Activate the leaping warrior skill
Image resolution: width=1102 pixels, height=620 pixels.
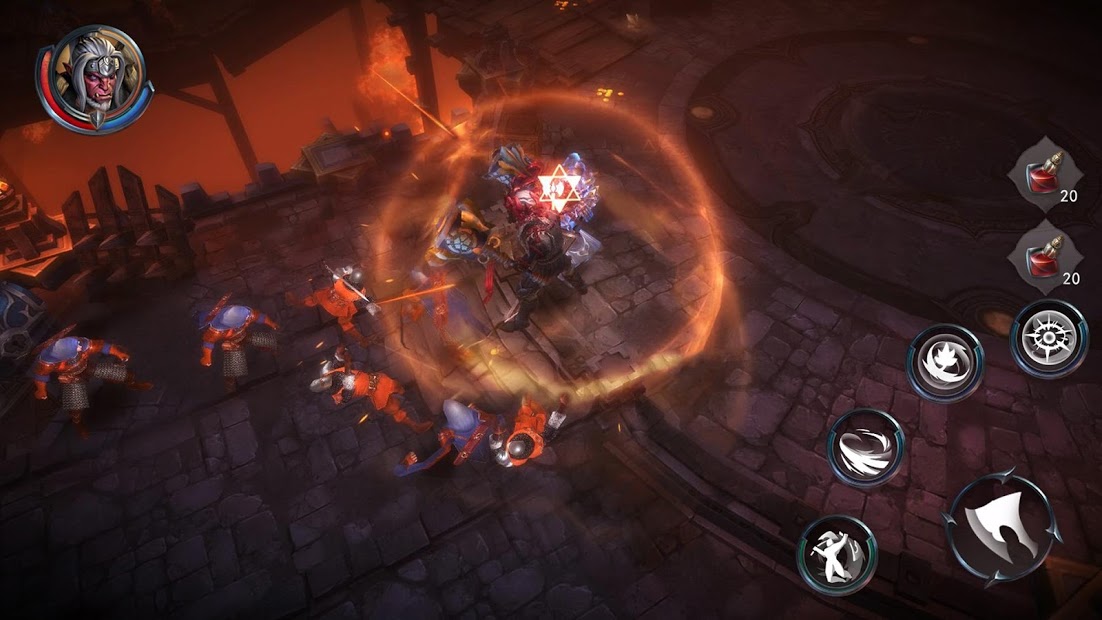(x=837, y=554)
